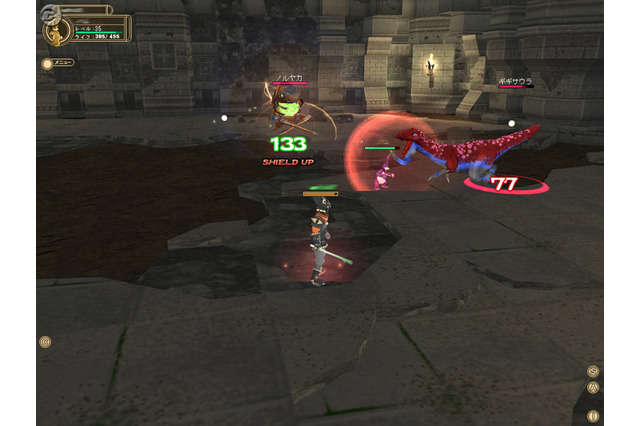Open the メニュー menu button
Viewport: 640px width, 426px height.
59,63
